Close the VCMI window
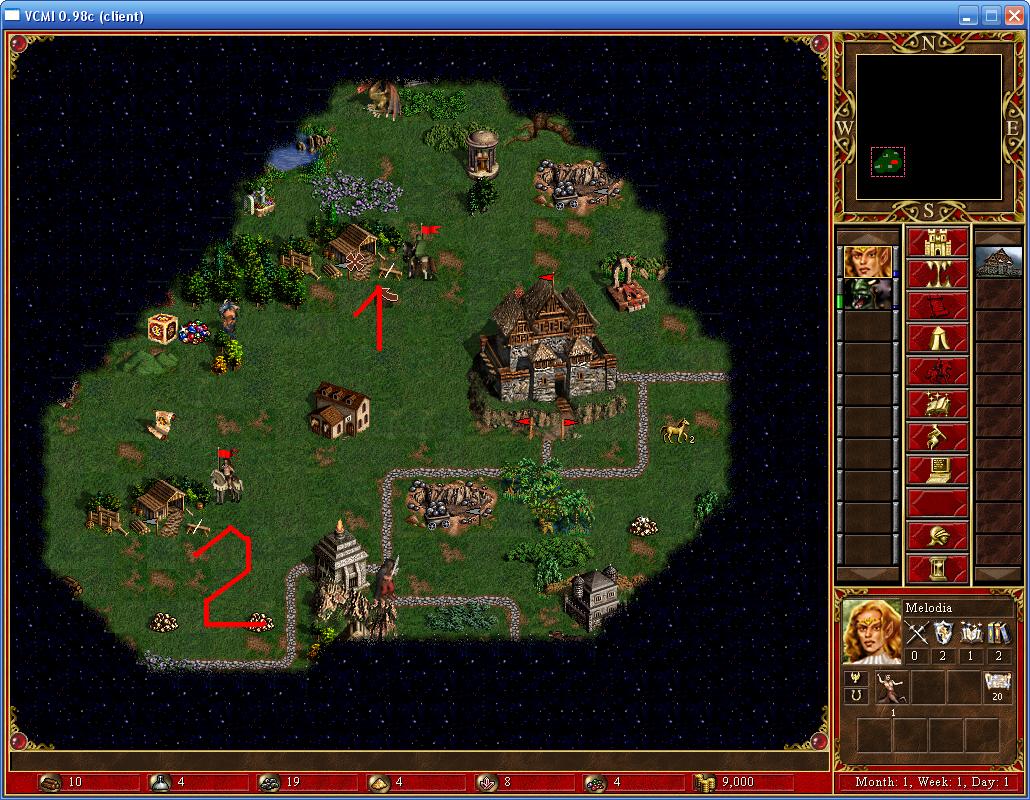This screenshot has height=800, width=1030. click(x=1013, y=16)
